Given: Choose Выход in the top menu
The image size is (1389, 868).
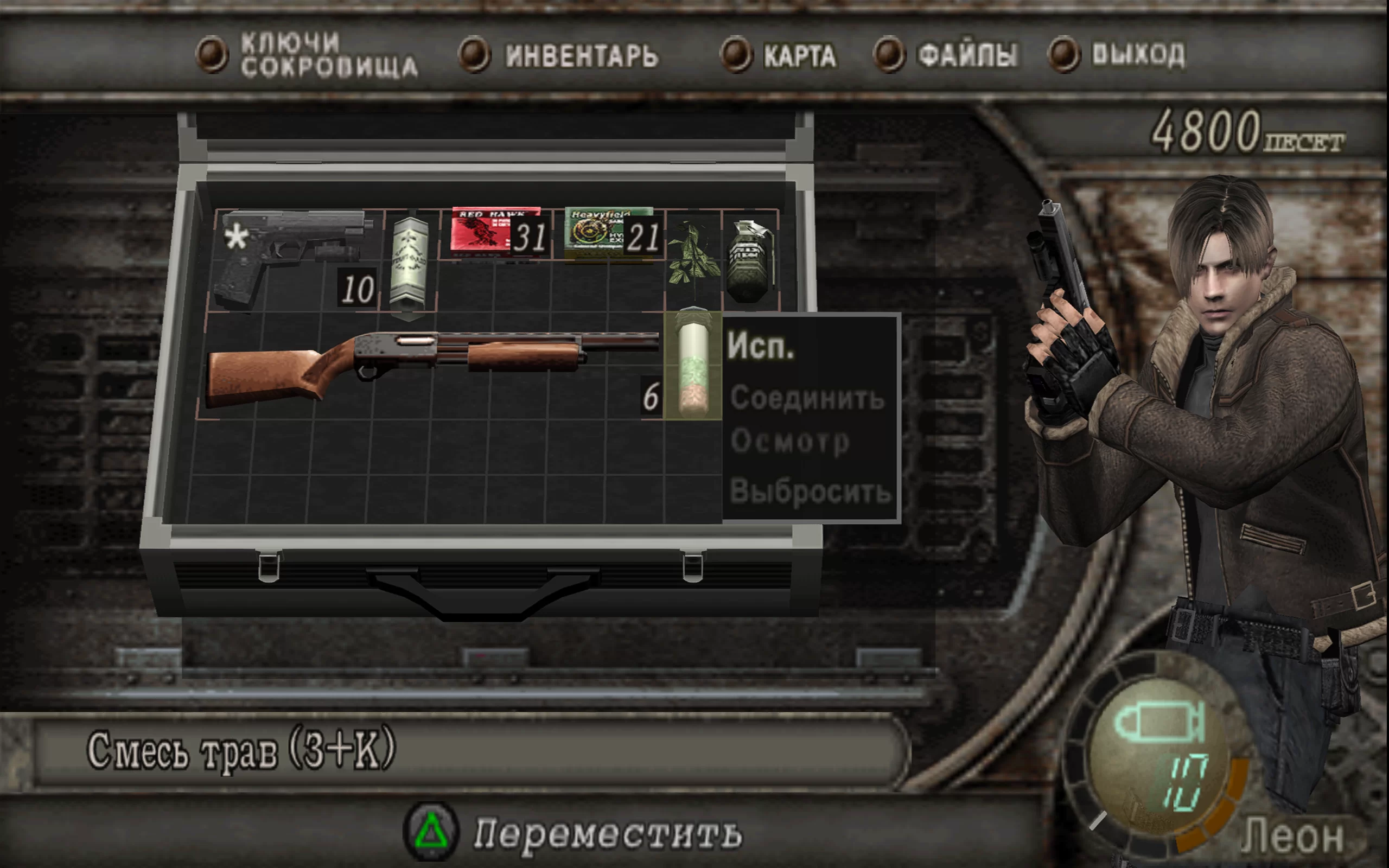Looking at the screenshot, I should pyautogui.click(x=1137, y=55).
